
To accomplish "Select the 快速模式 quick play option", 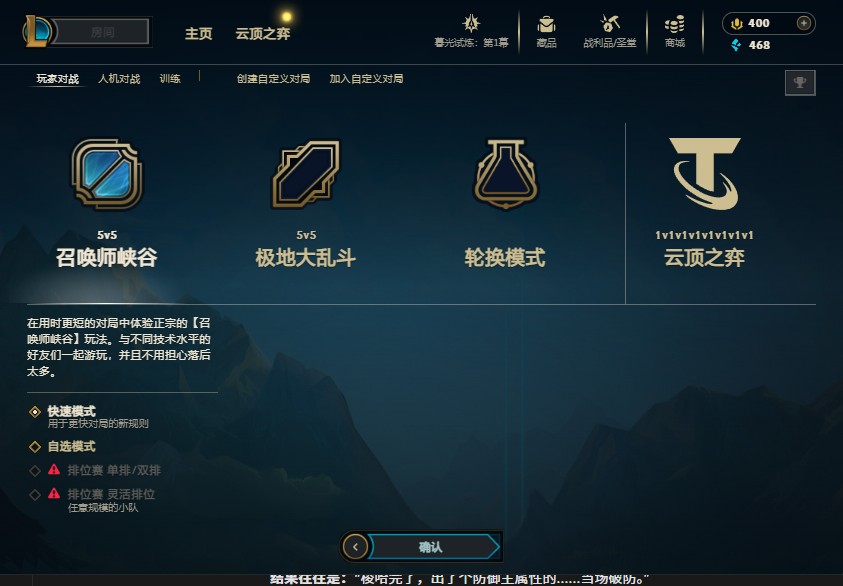I will [x=70, y=411].
